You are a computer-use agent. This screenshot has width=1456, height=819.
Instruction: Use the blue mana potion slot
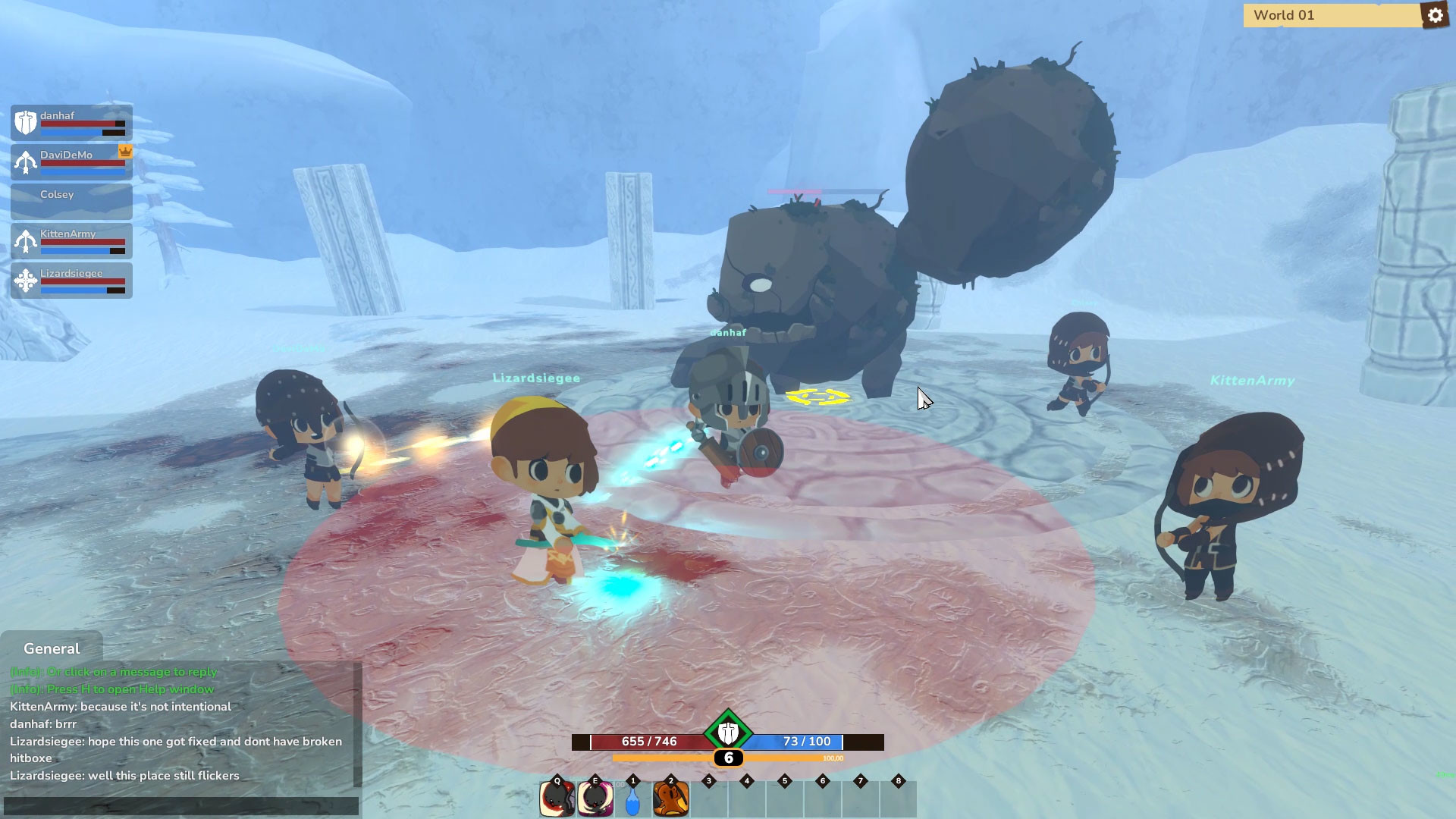coord(633,800)
